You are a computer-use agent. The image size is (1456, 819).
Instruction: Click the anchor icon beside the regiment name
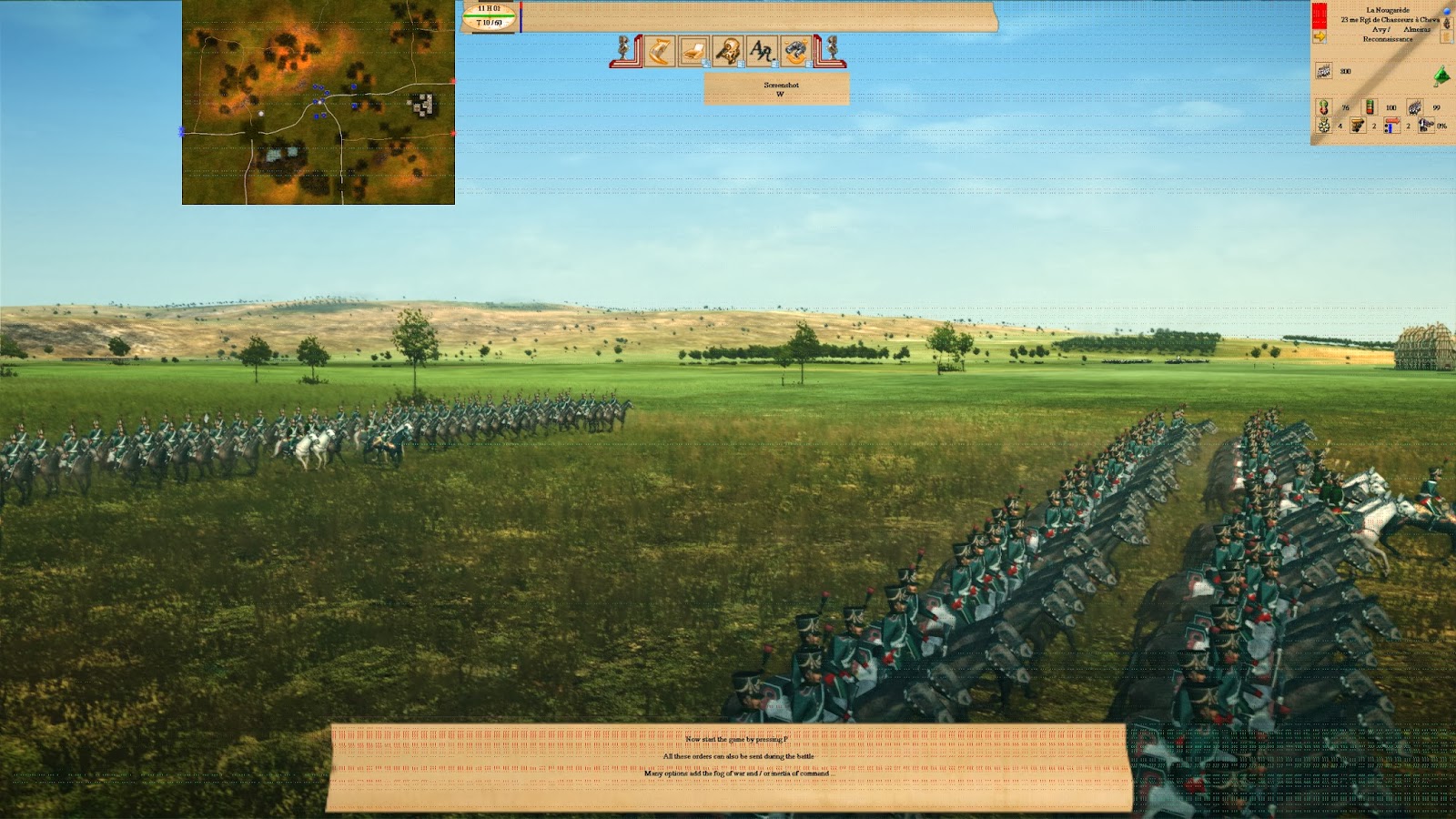coord(1446,24)
